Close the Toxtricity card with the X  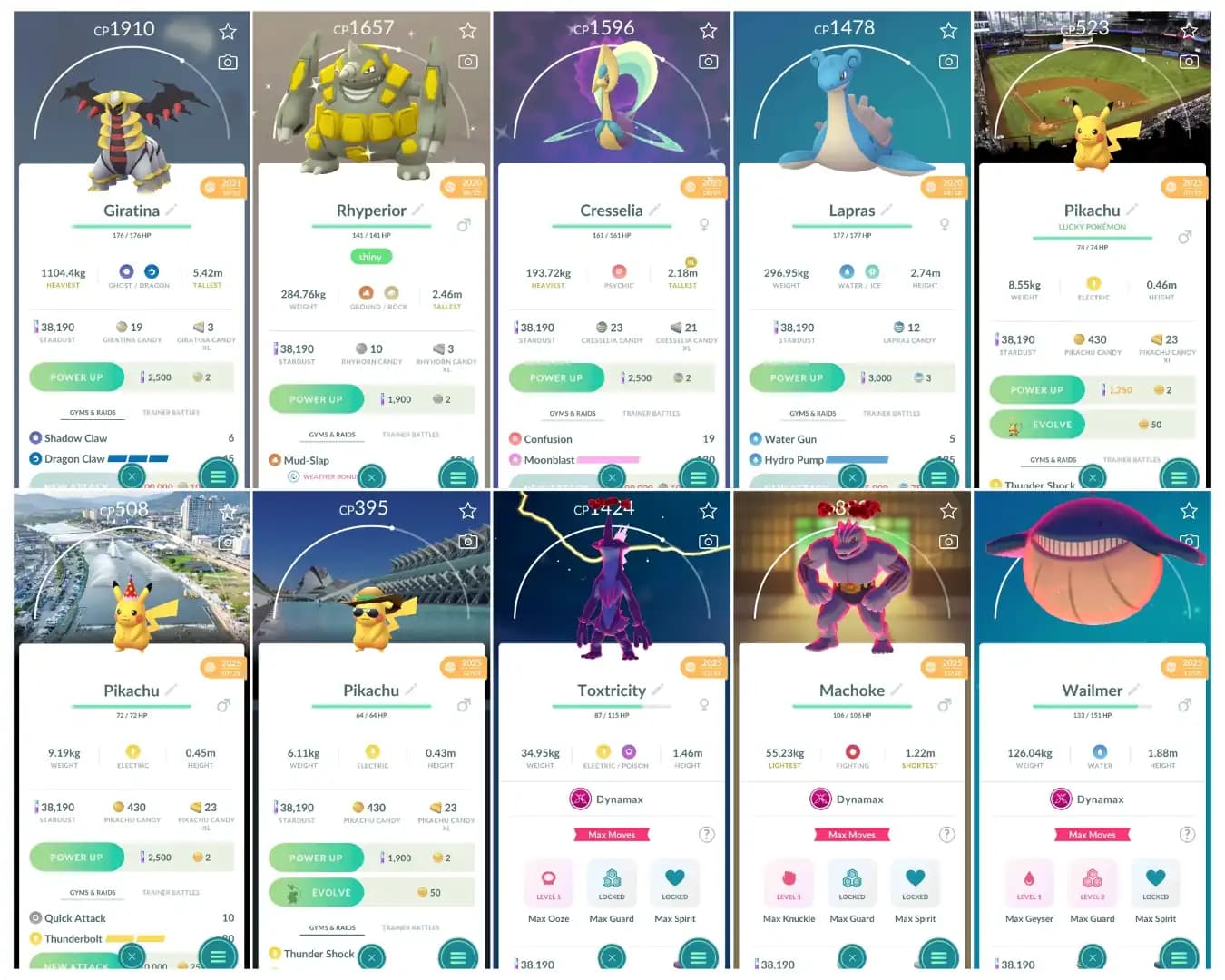612,956
